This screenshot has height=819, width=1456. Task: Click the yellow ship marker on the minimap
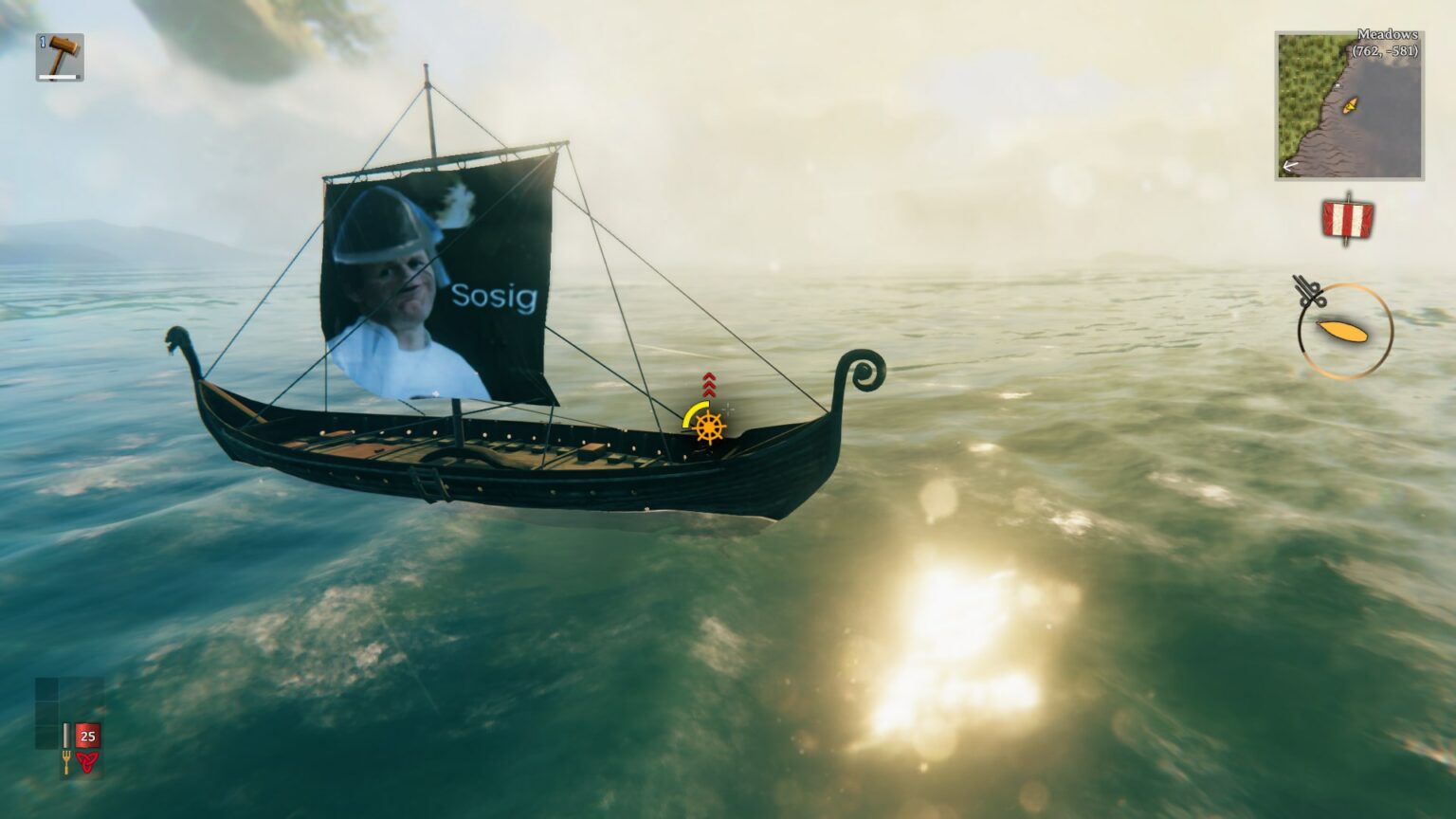point(1348,107)
